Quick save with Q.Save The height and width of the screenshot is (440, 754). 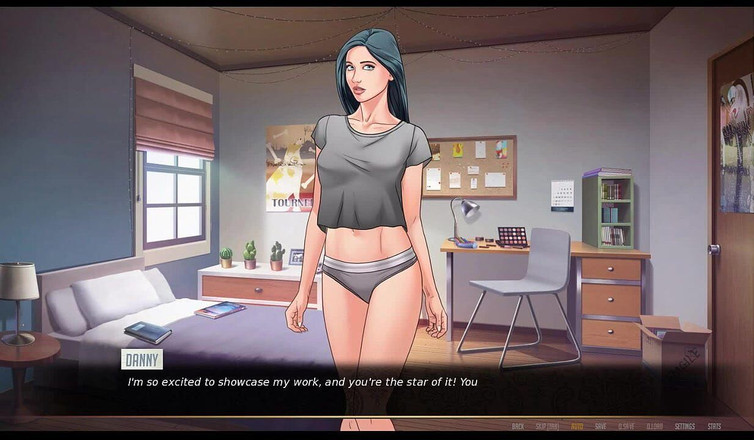pyautogui.click(x=627, y=426)
